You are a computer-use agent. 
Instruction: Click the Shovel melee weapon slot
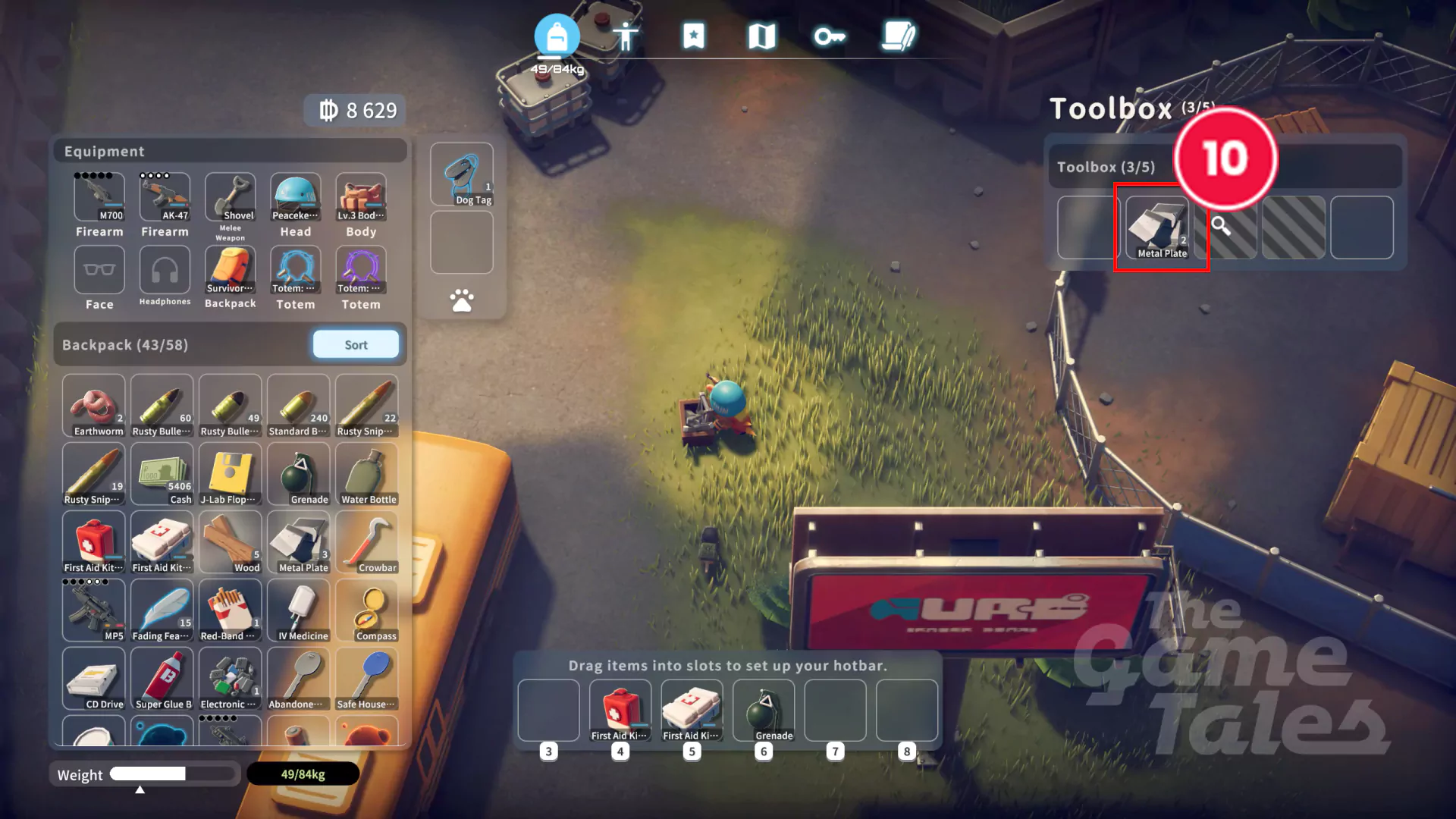(231, 197)
